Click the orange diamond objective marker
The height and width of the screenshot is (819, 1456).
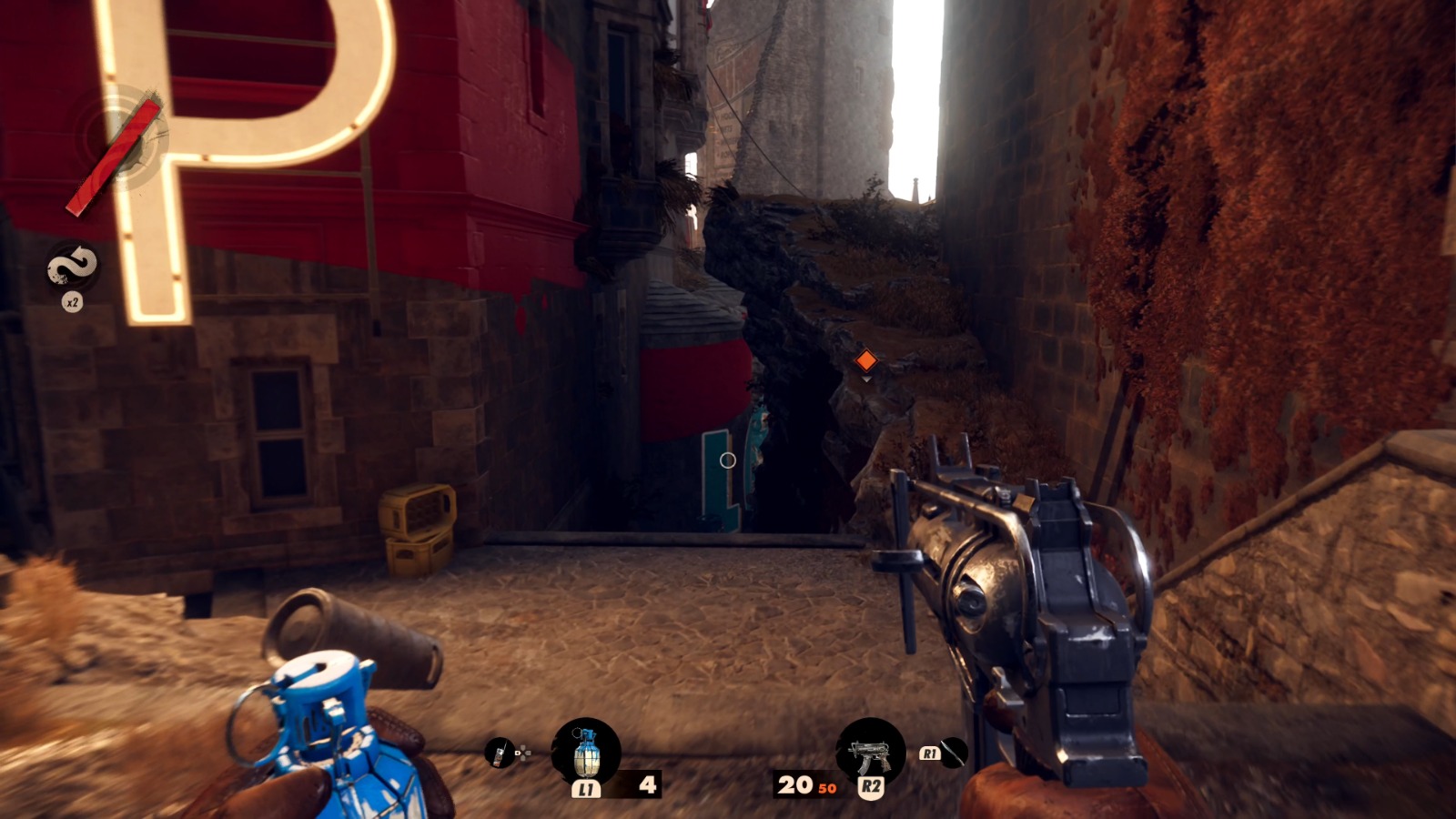(864, 360)
